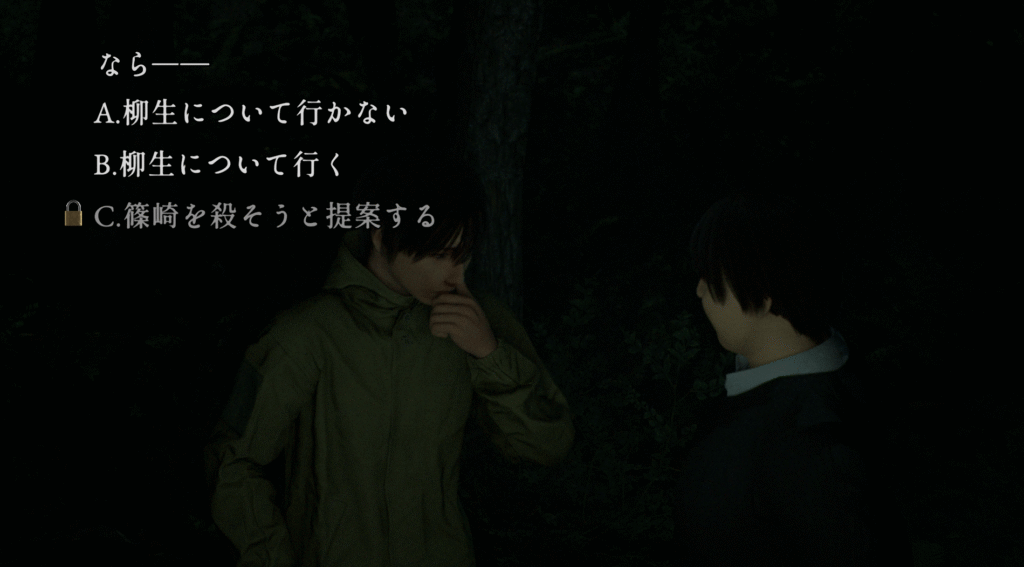The image size is (1024, 567).
Task: Pick locked option C 篠崎を殺そうと提案する
Action: [x=266, y=216]
